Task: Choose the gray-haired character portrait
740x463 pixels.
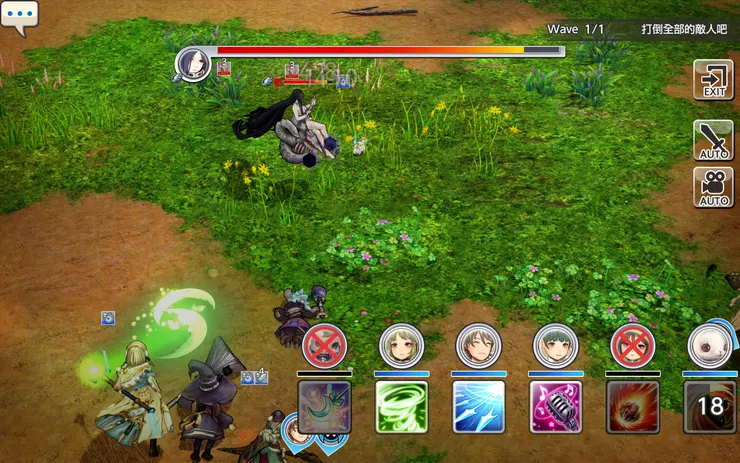Action: pos(478,346)
